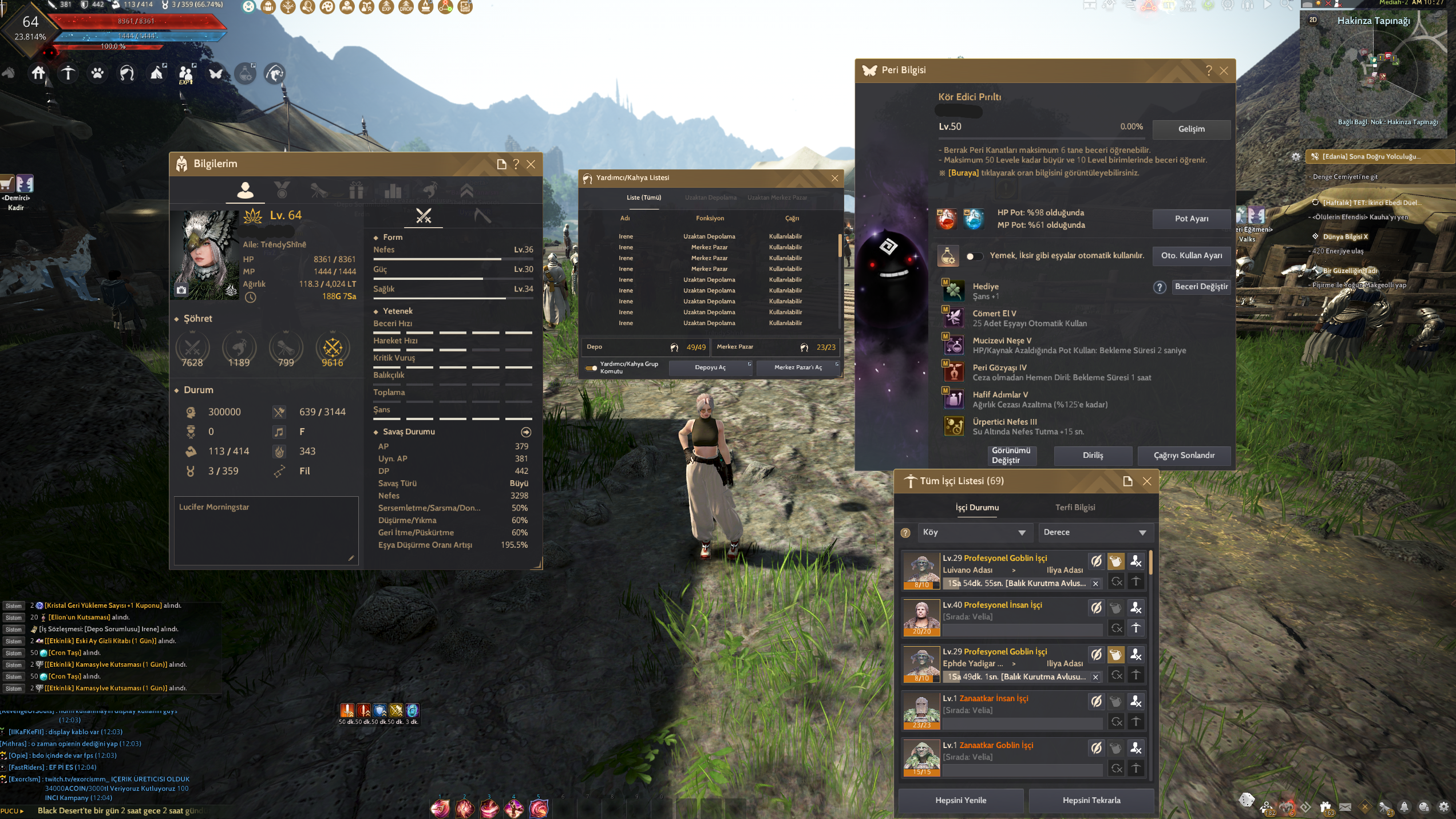Click the Diriliş button
Screen dimensions: 1456x819
point(1093,456)
